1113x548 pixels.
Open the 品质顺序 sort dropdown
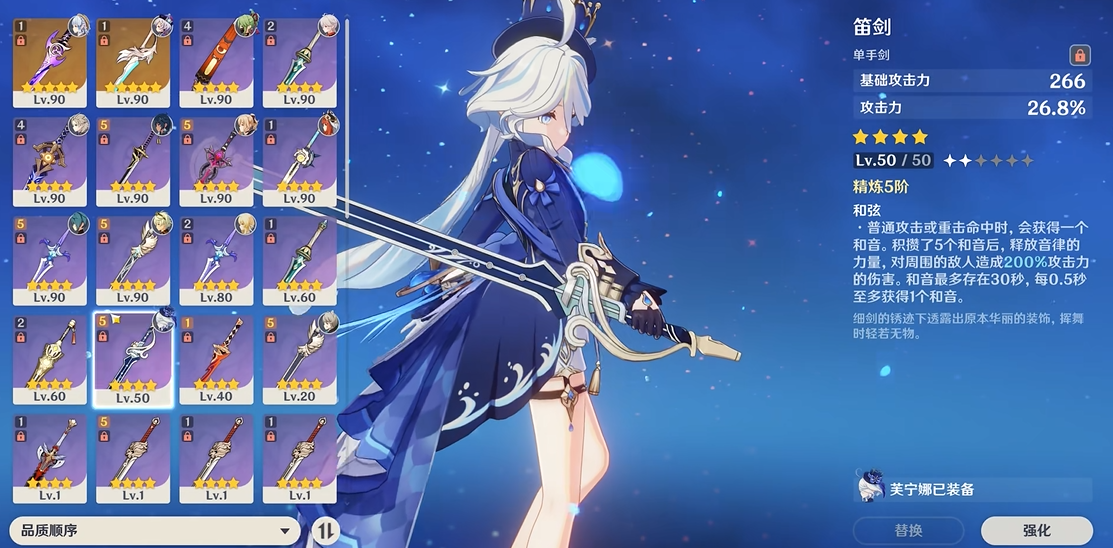[x=155, y=530]
